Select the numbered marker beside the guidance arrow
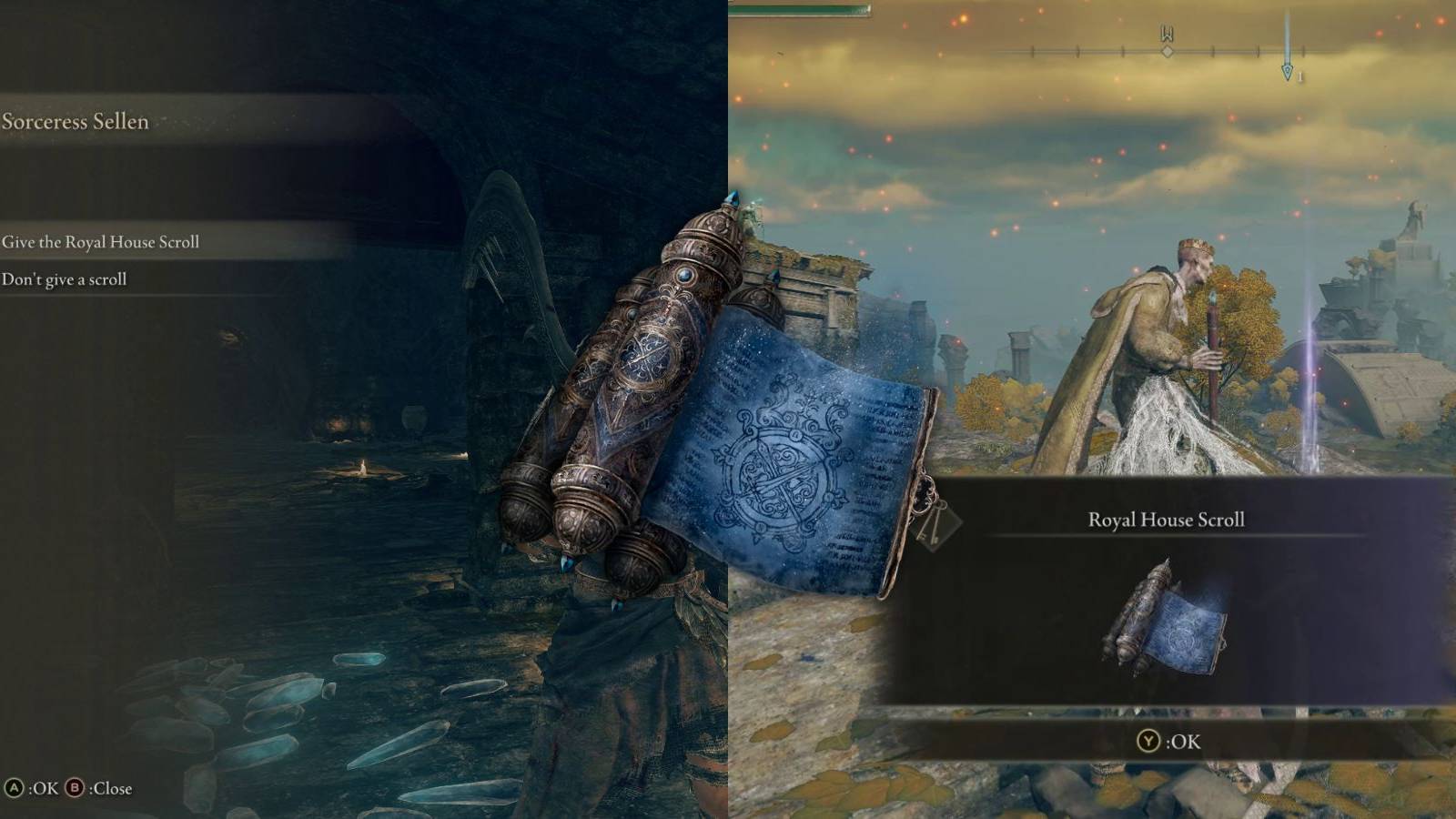Viewport: 1456px width, 819px height. click(1299, 76)
